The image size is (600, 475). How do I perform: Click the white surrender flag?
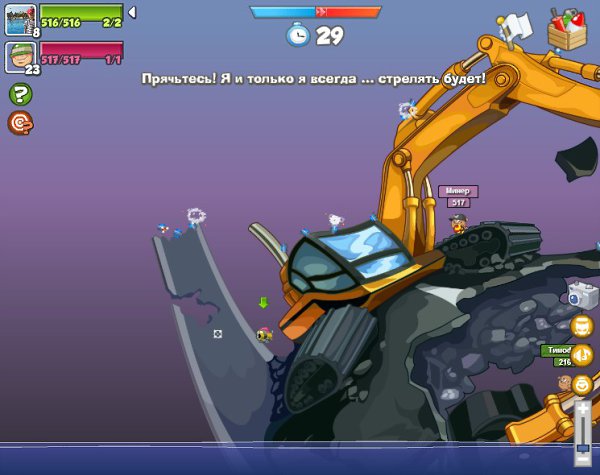[x=516, y=25]
